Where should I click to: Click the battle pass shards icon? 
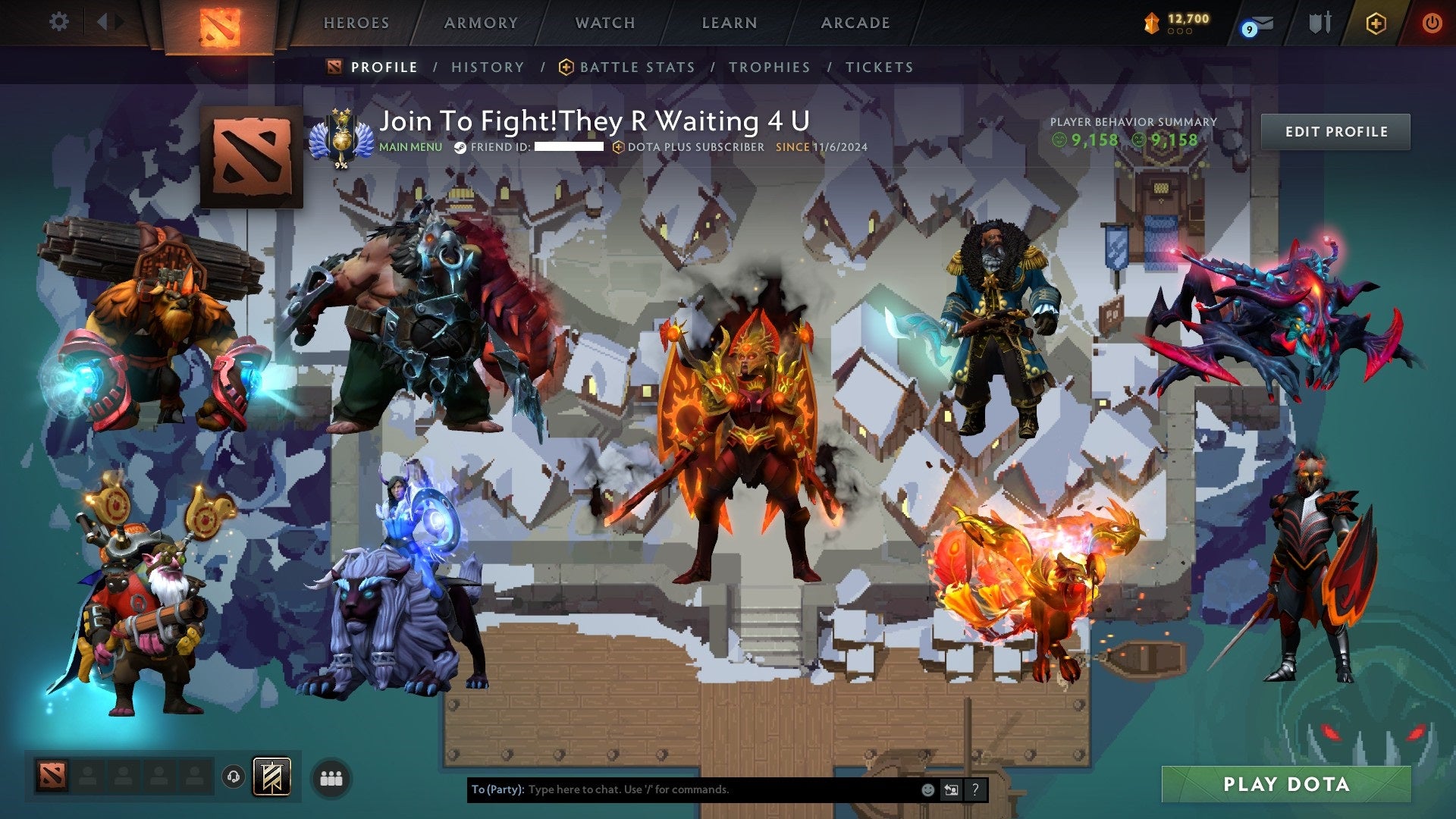[1150, 23]
